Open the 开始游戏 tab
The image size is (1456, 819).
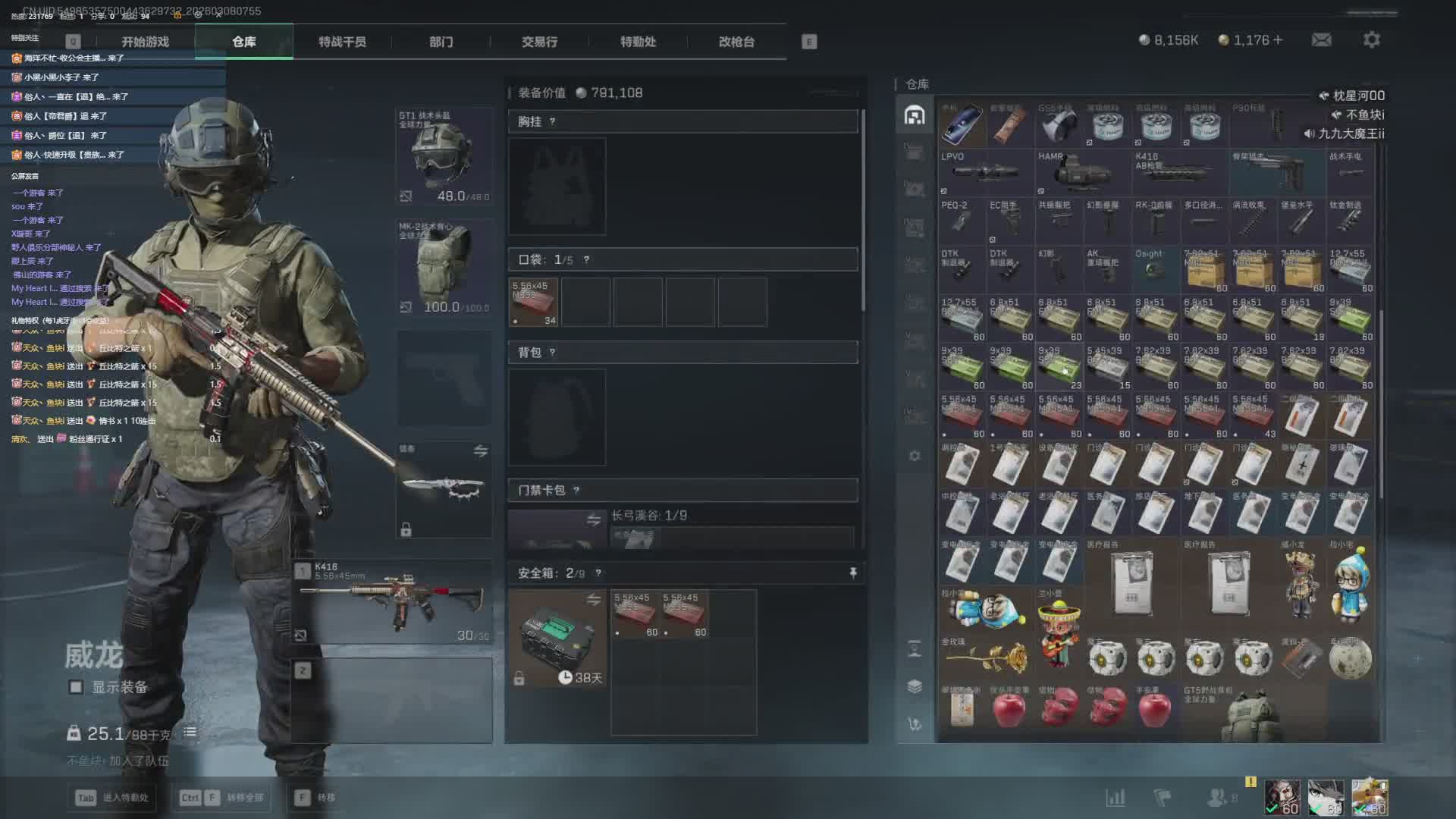click(145, 42)
